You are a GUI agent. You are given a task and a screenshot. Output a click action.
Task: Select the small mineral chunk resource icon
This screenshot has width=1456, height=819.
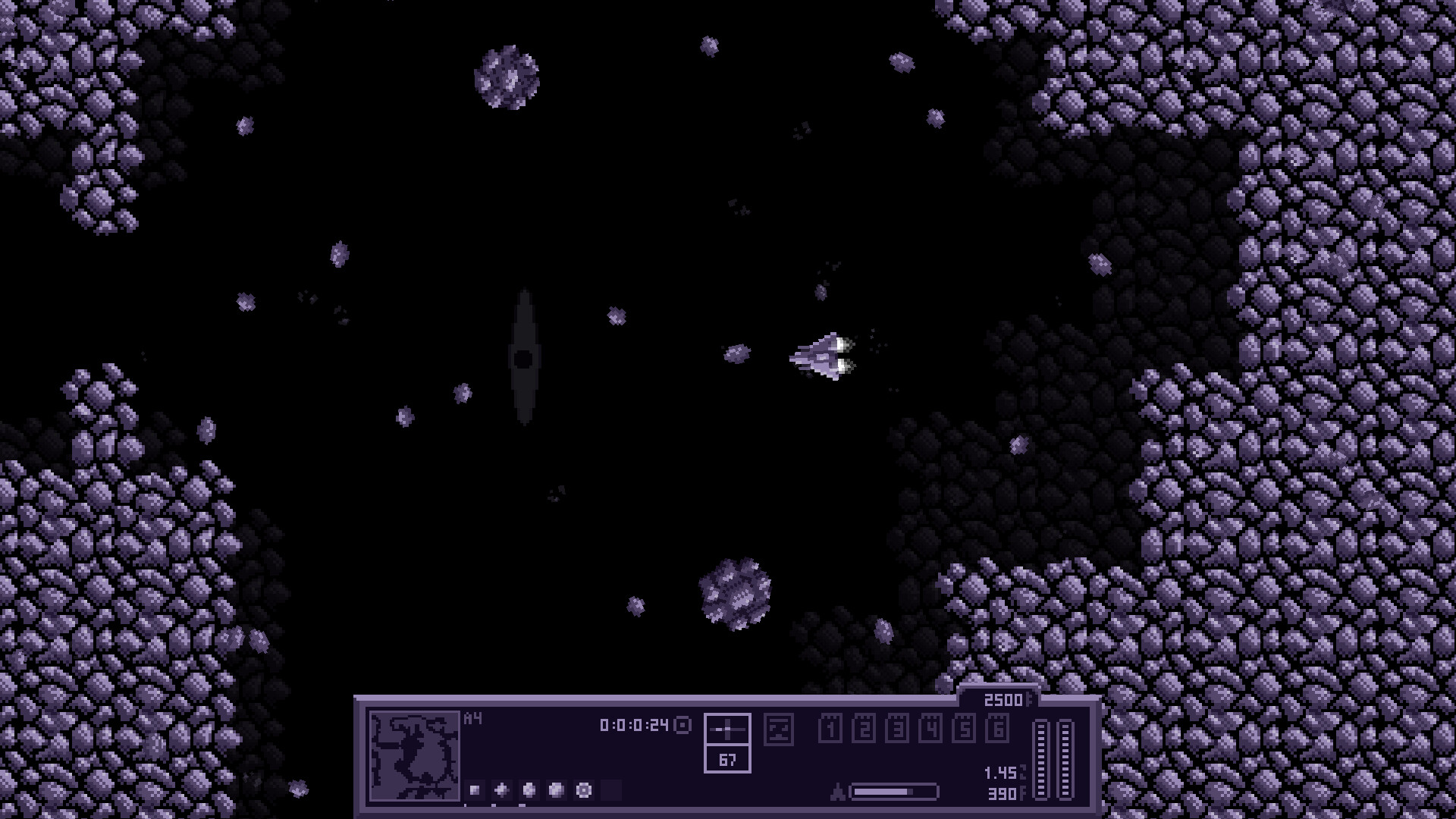tap(473, 792)
